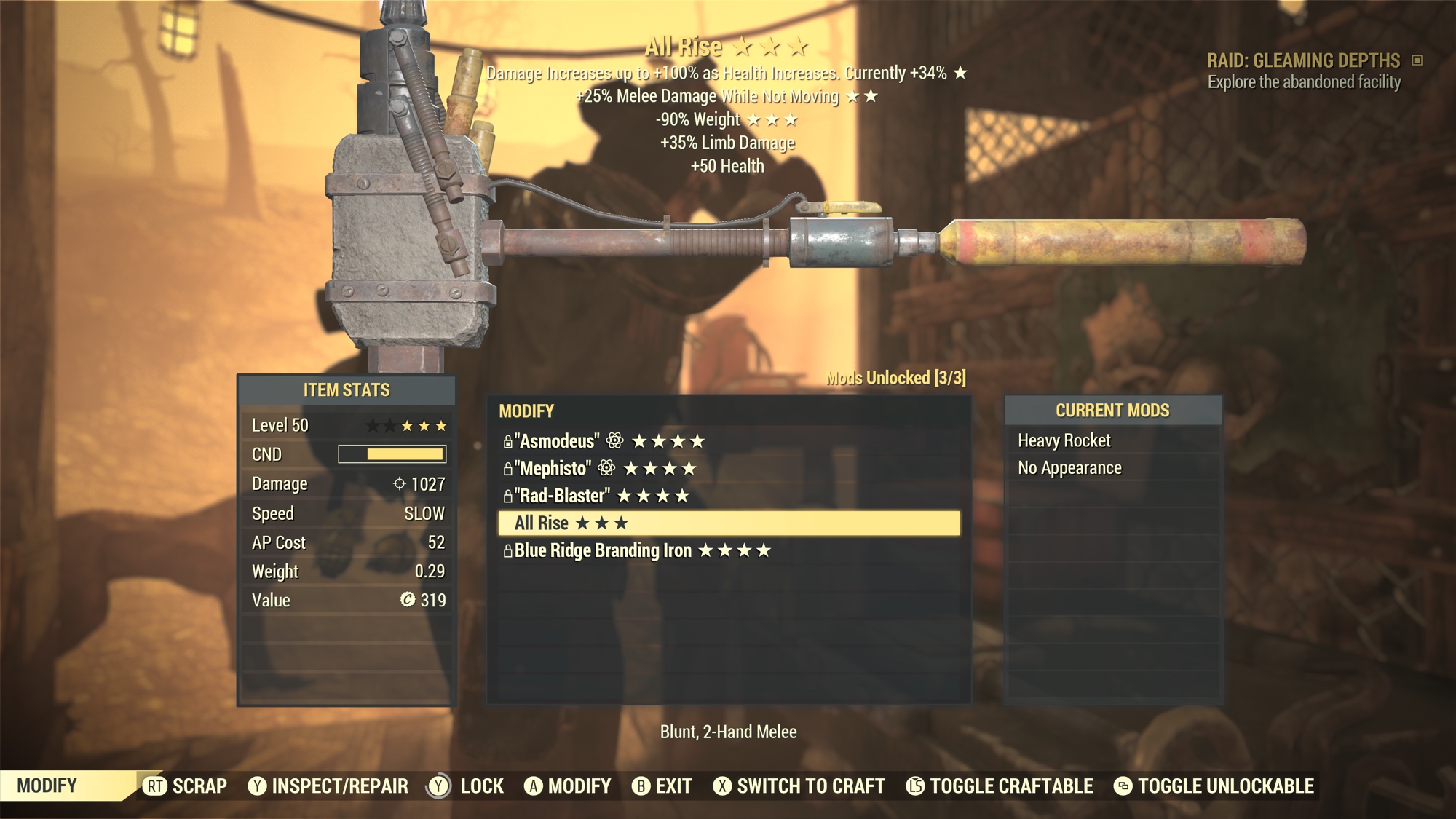This screenshot has width=1456, height=819.
Task: Select the highlighted All Rise entry
Action: pos(728,523)
